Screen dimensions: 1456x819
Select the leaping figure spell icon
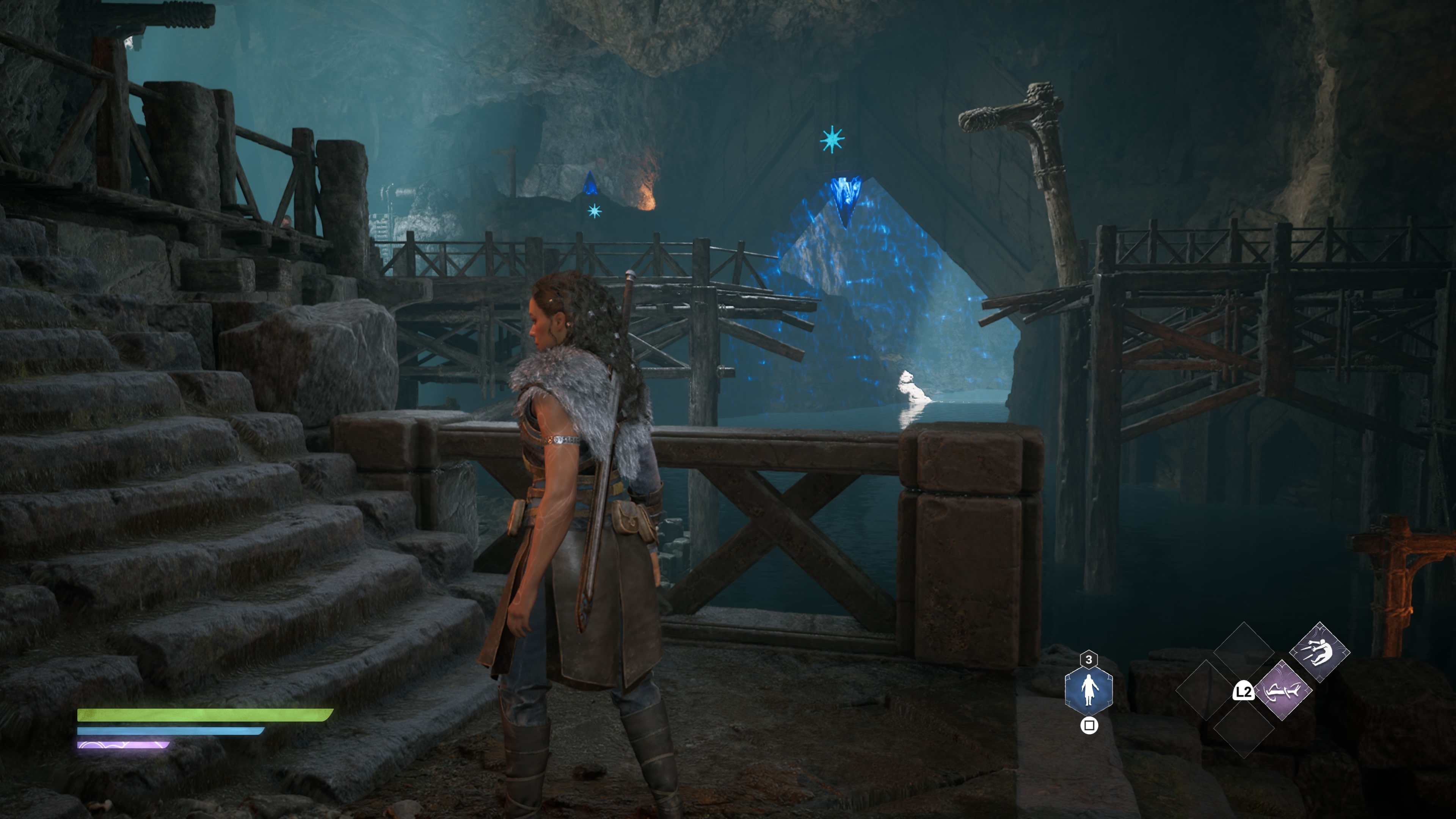(x=1320, y=653)
